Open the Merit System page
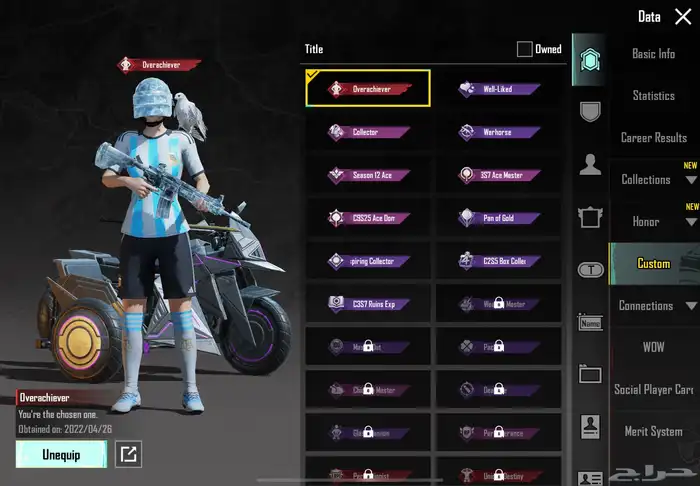 click(x=654, y=432)
